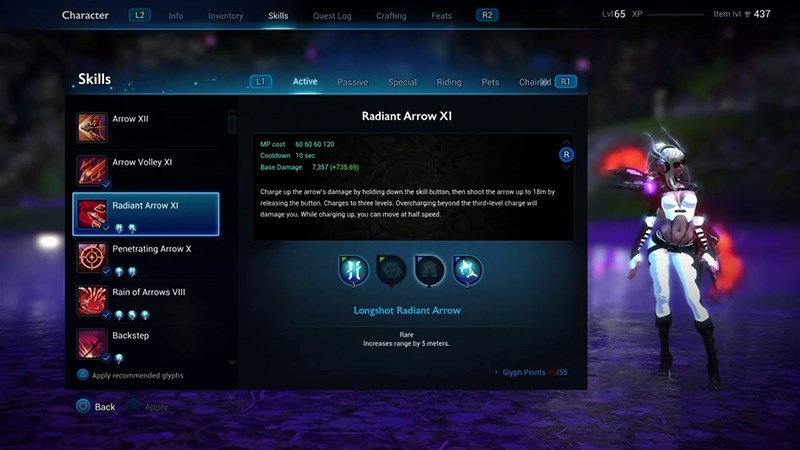Select the Radiant Arrow XI skill row

[146, 213]
